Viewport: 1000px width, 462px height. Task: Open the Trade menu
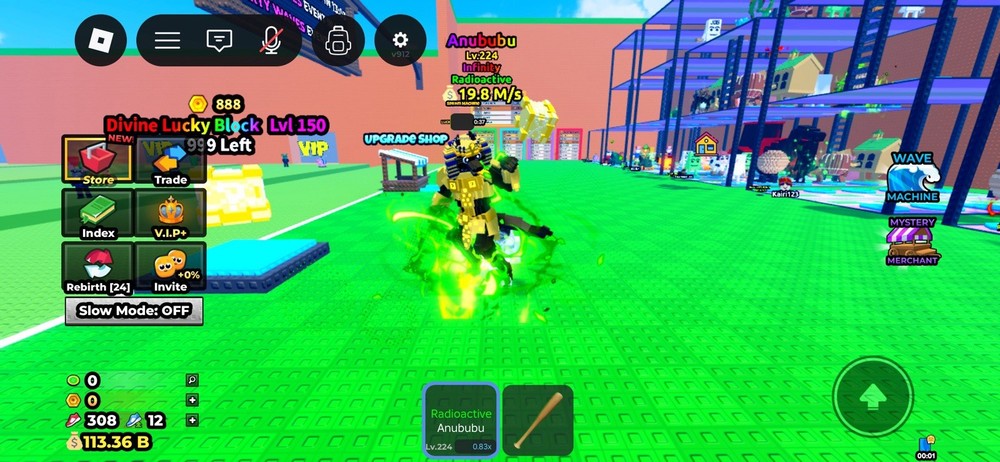[170, 161]
